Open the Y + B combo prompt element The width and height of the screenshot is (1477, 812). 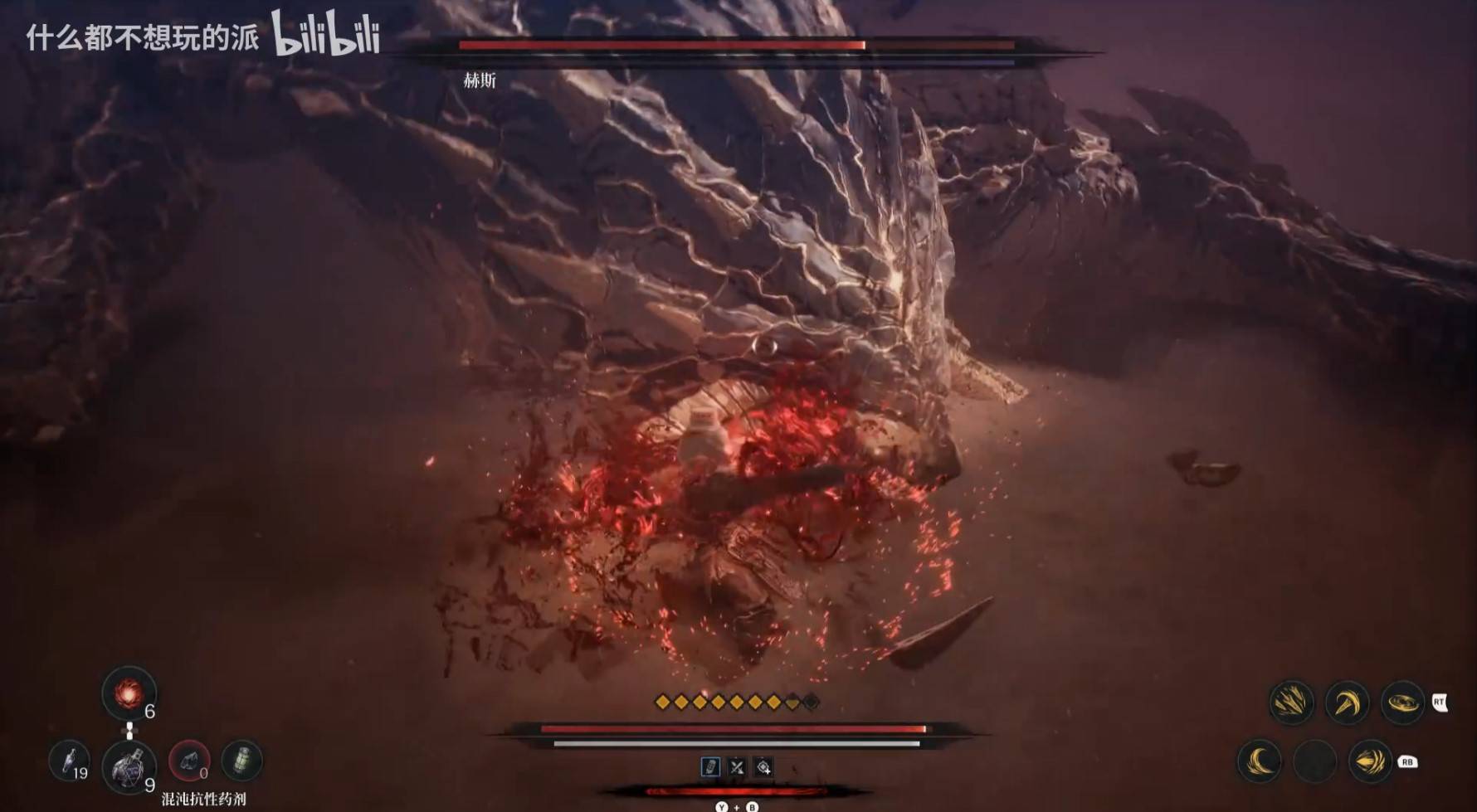coord(737,805)
